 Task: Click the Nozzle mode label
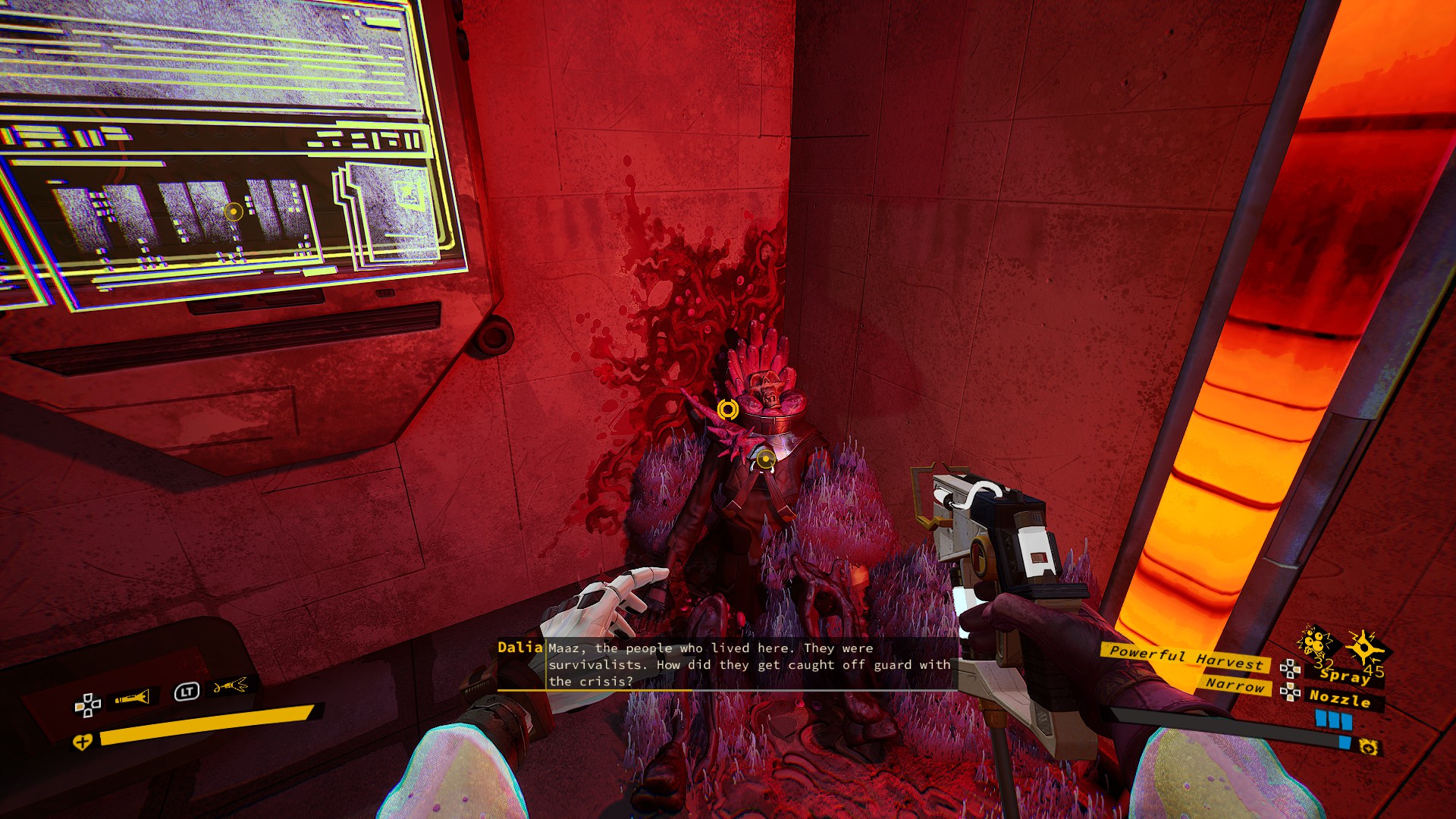[x=1340, y=698]
